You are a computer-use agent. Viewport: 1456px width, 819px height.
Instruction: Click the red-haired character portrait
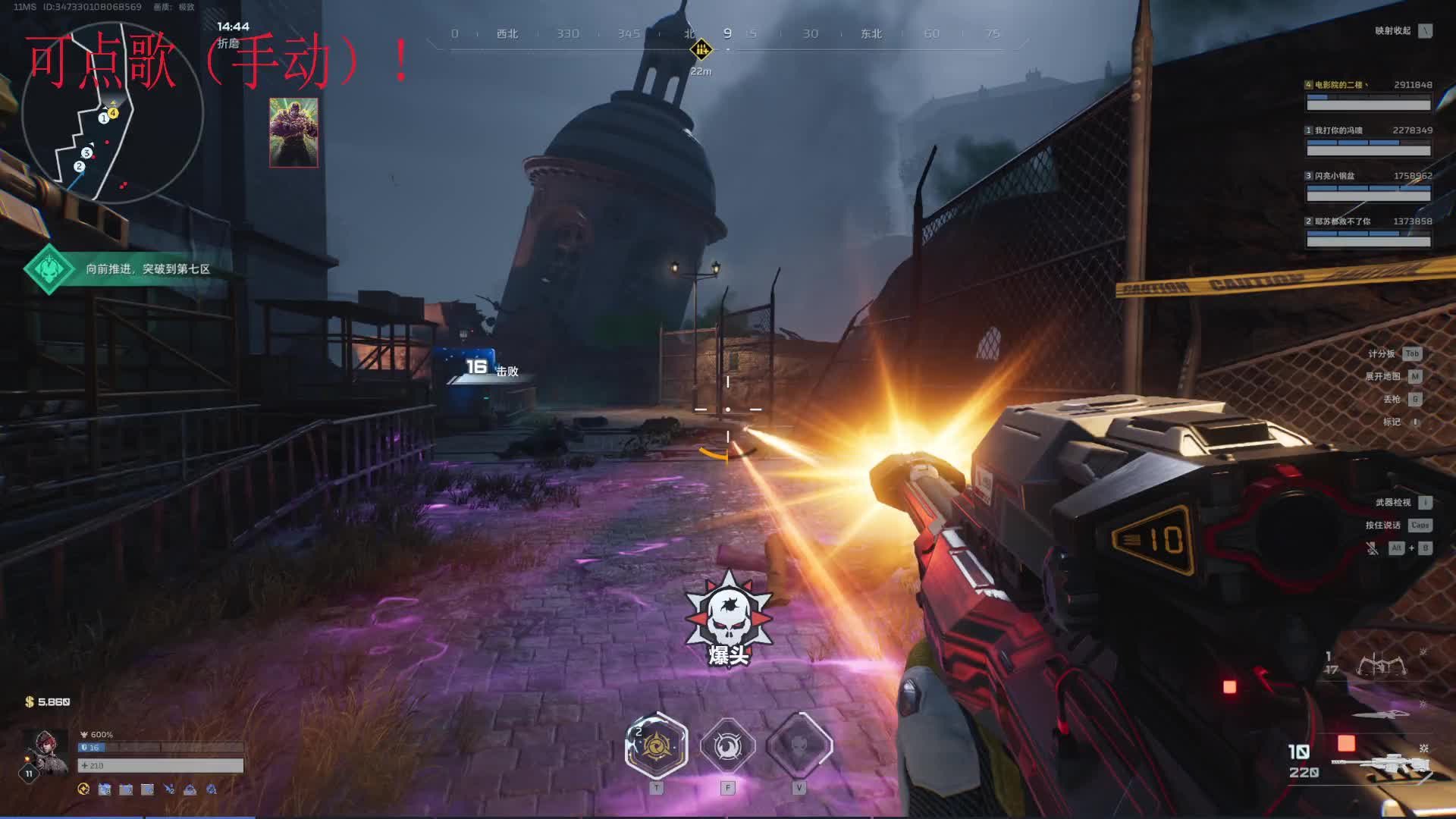[x=45, y=751]
